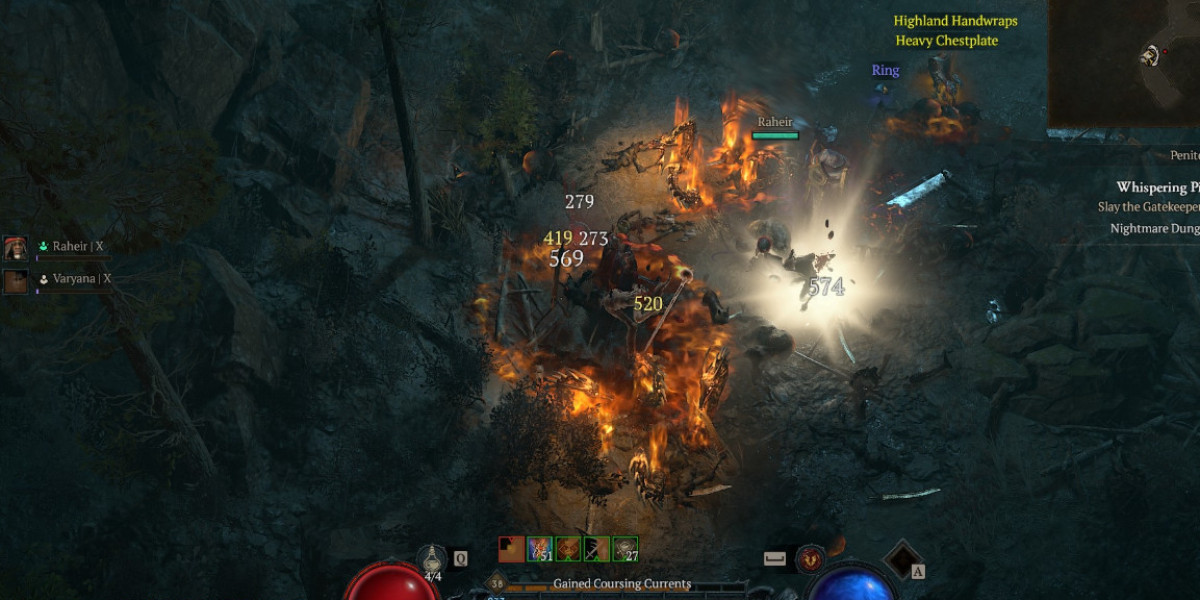Open the minimap in the corner

[1124, 62]
